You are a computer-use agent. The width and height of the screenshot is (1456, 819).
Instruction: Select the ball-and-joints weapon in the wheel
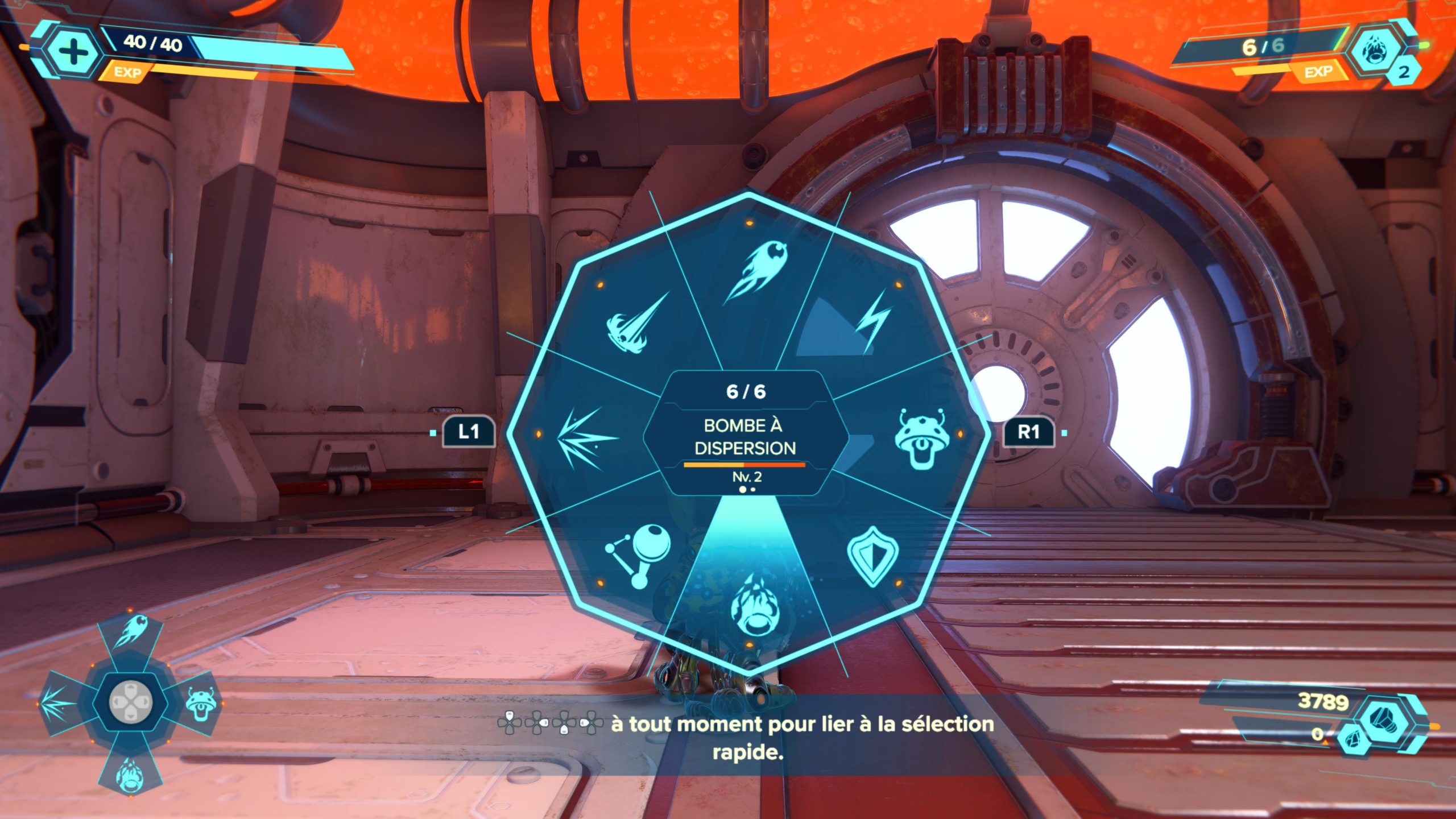(x=639, y=555)
